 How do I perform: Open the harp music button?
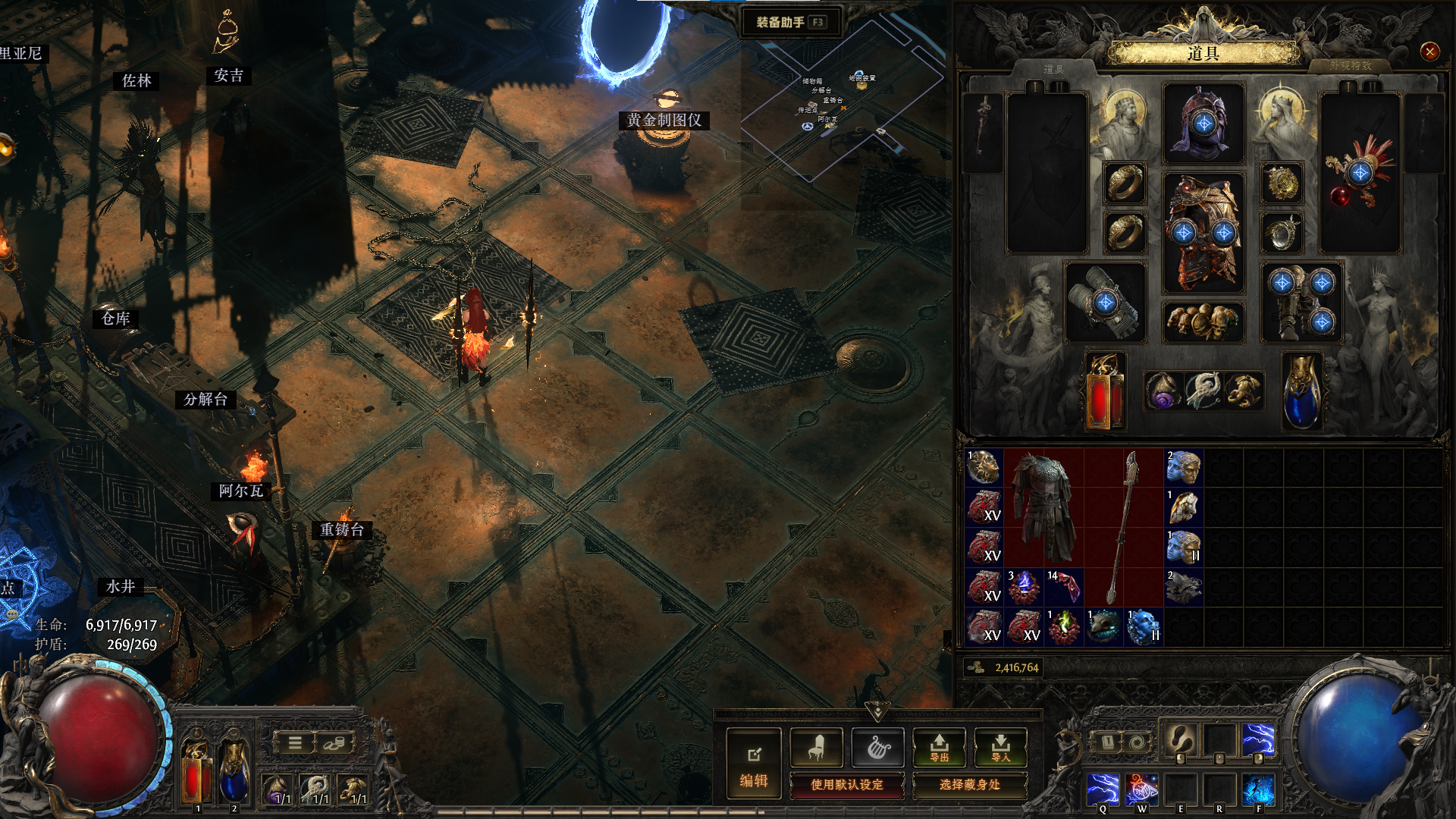click(877, 748)
